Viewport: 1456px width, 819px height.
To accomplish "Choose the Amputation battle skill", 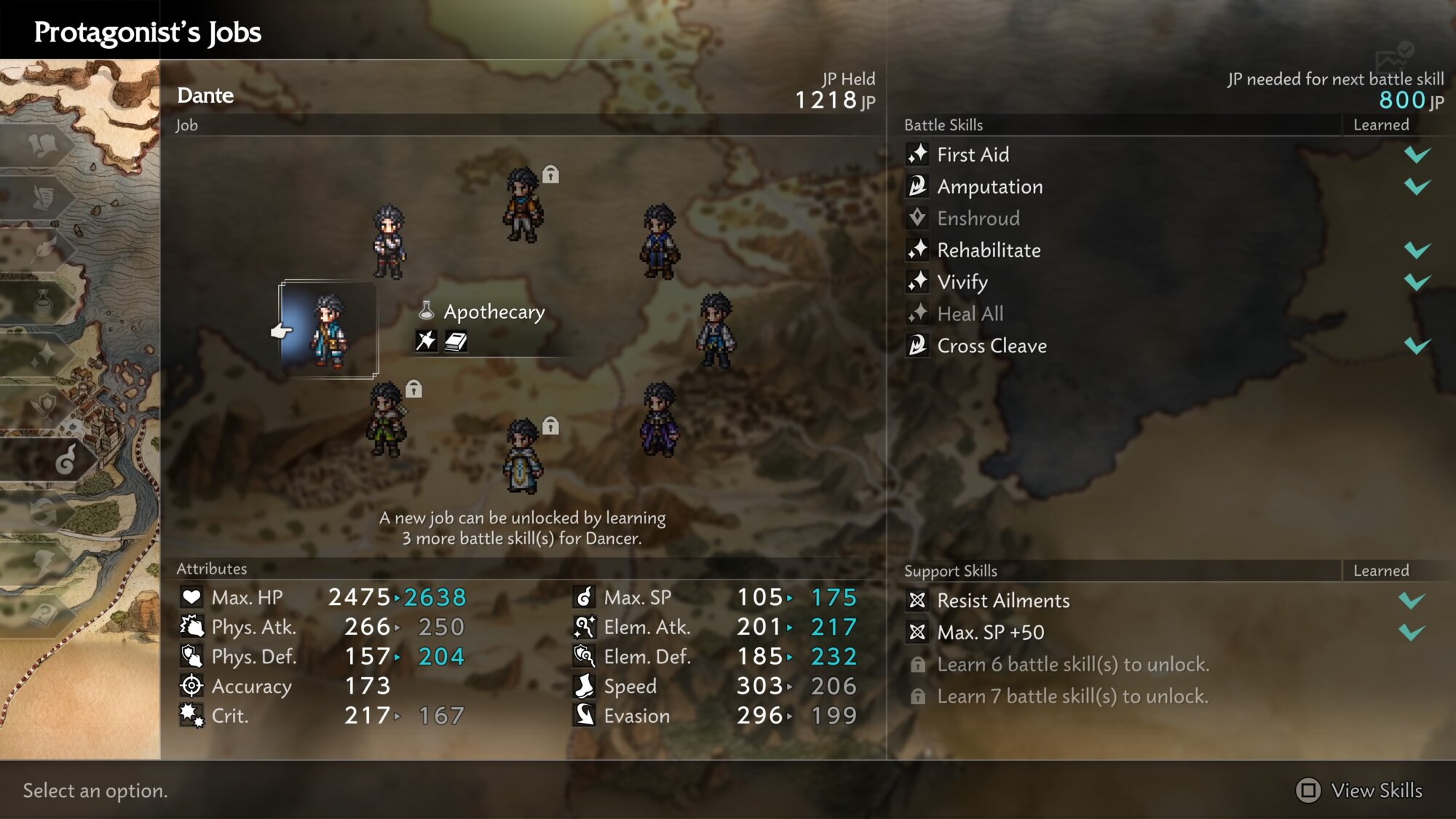I will point(989,186).
